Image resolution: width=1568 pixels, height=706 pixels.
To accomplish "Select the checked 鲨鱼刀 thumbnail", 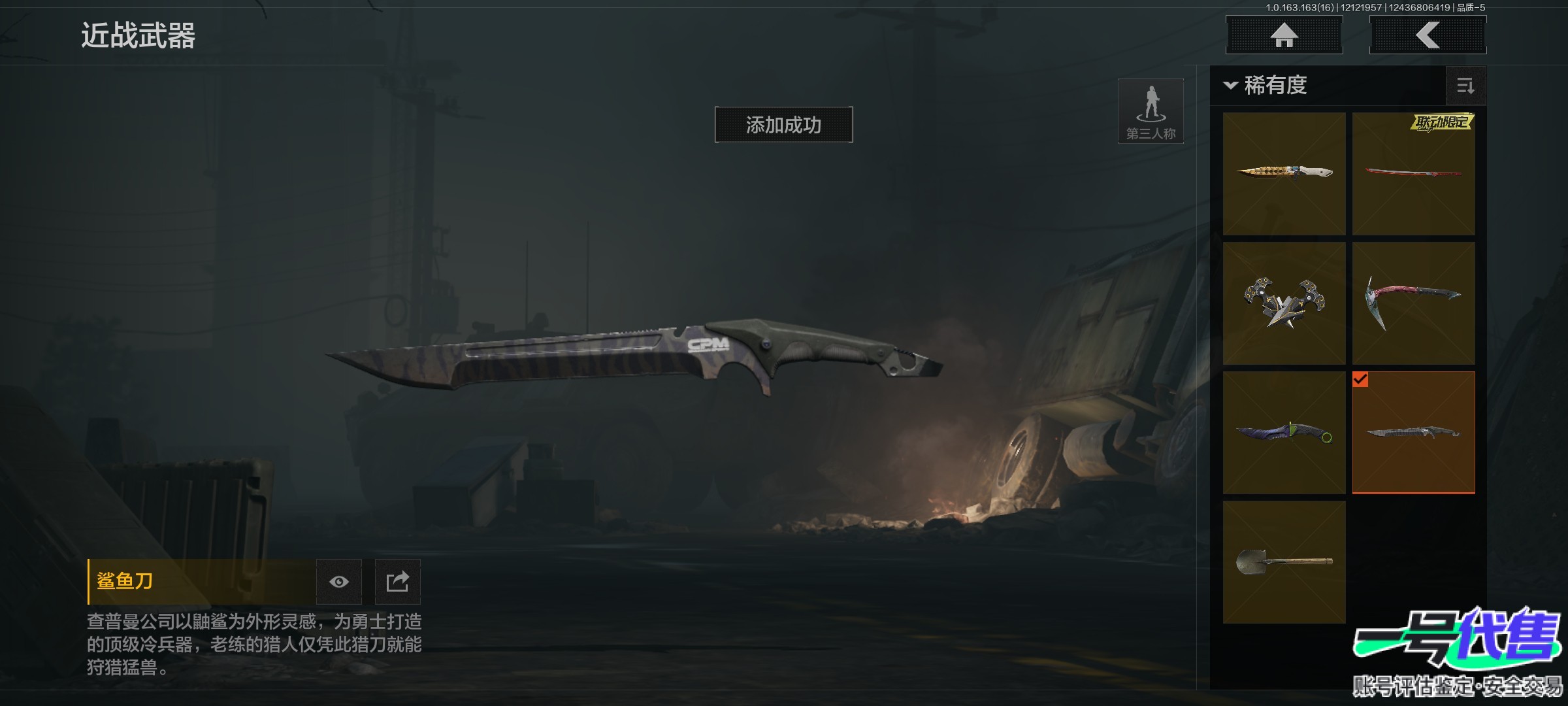I will click(1413, 432).
